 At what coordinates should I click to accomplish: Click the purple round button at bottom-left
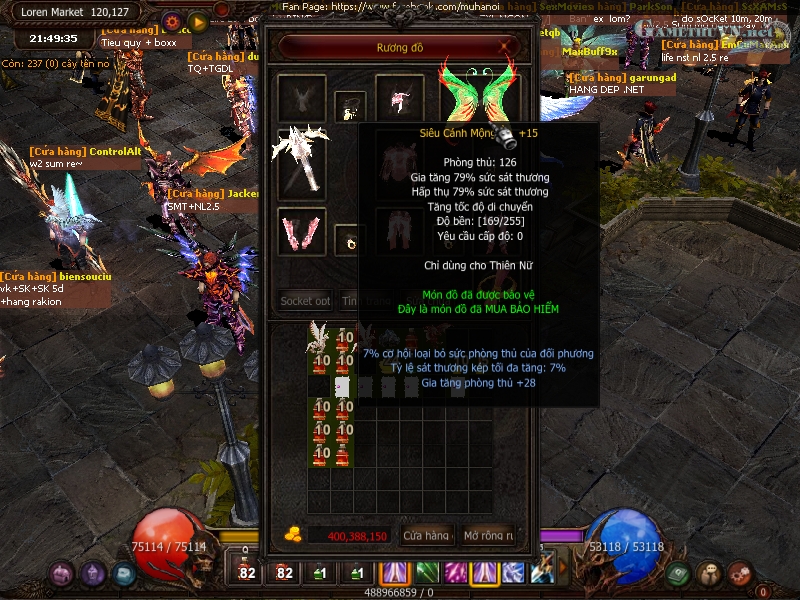coord(62,574)
